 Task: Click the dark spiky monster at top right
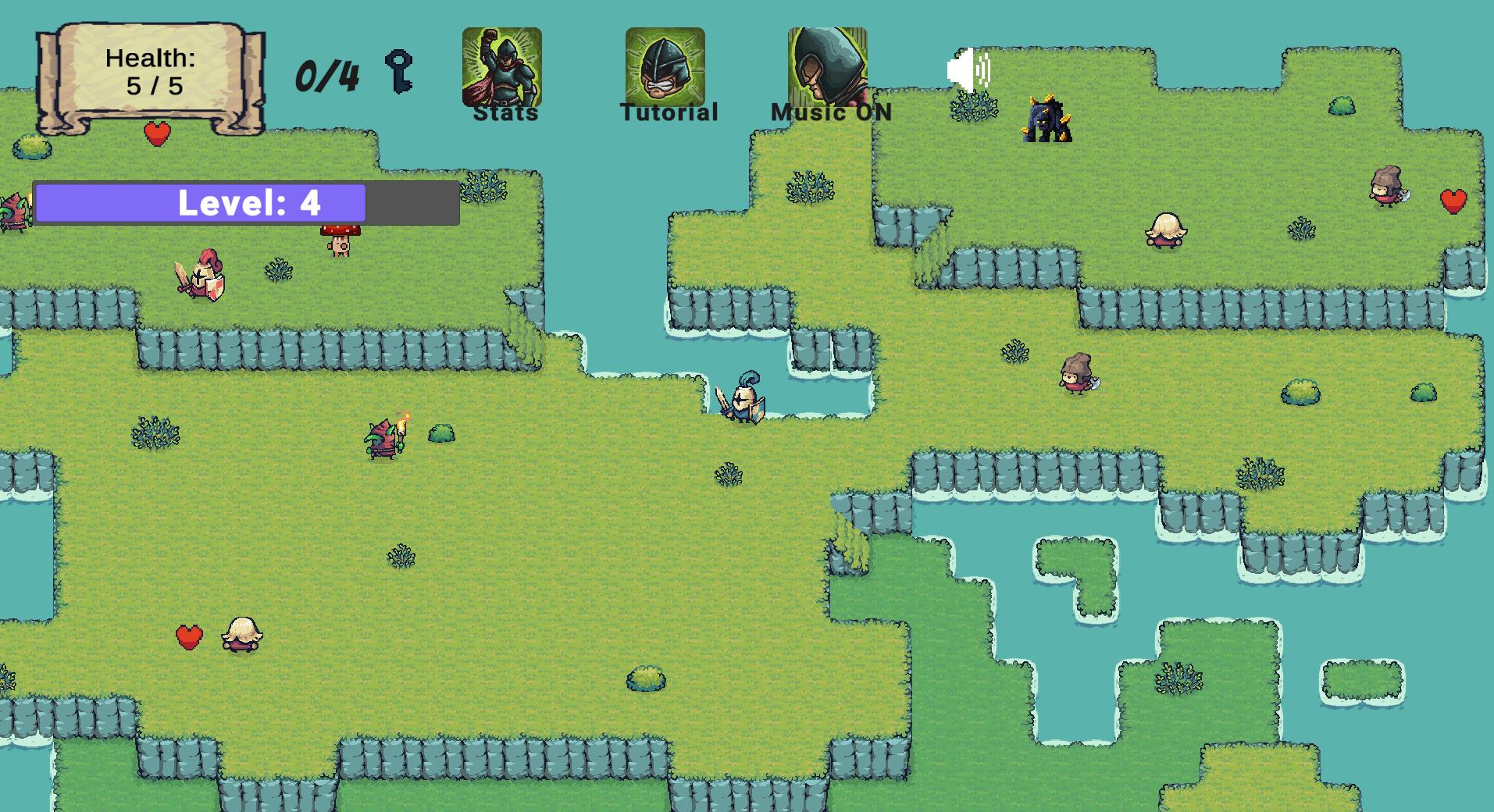(1047, 121)
